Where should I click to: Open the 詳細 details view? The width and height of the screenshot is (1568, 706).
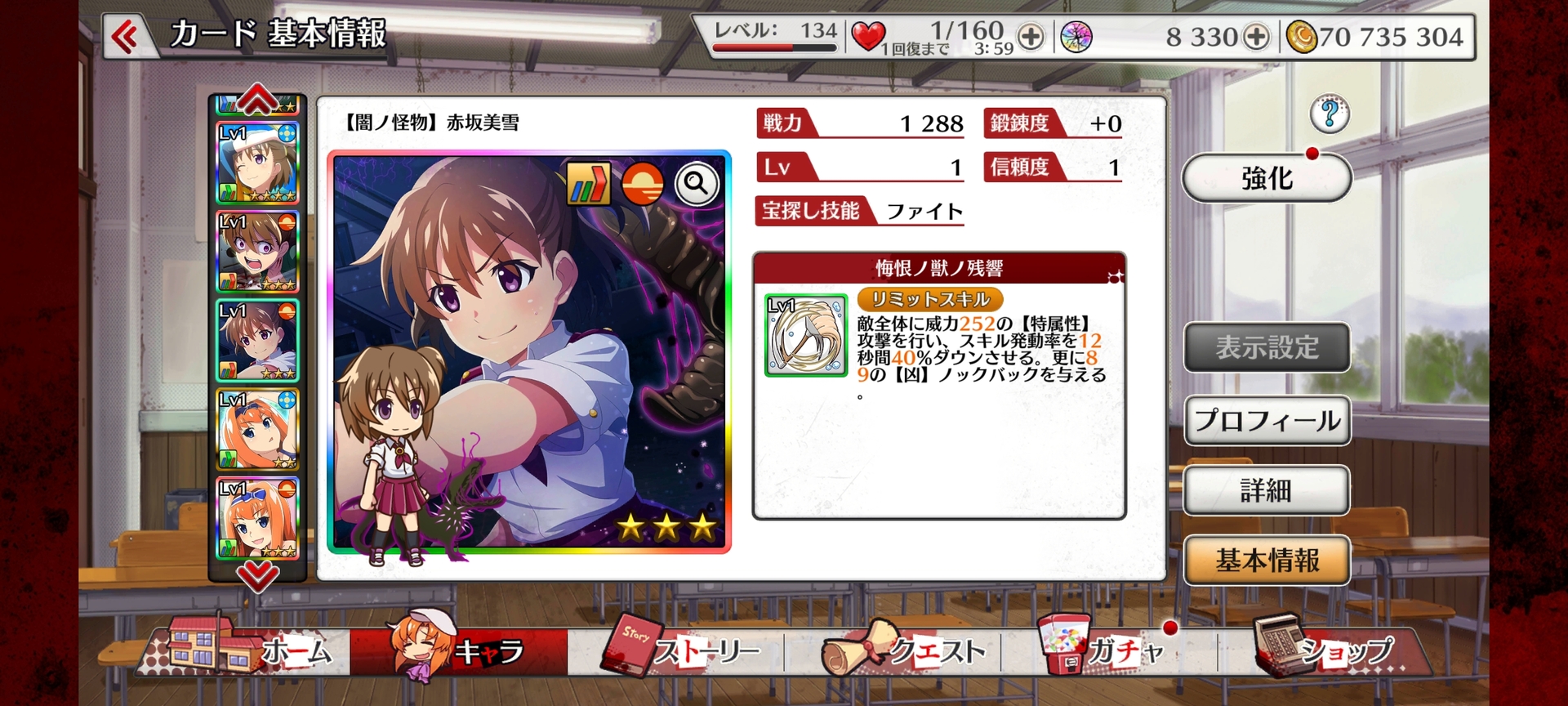[x=1266, y=490]
